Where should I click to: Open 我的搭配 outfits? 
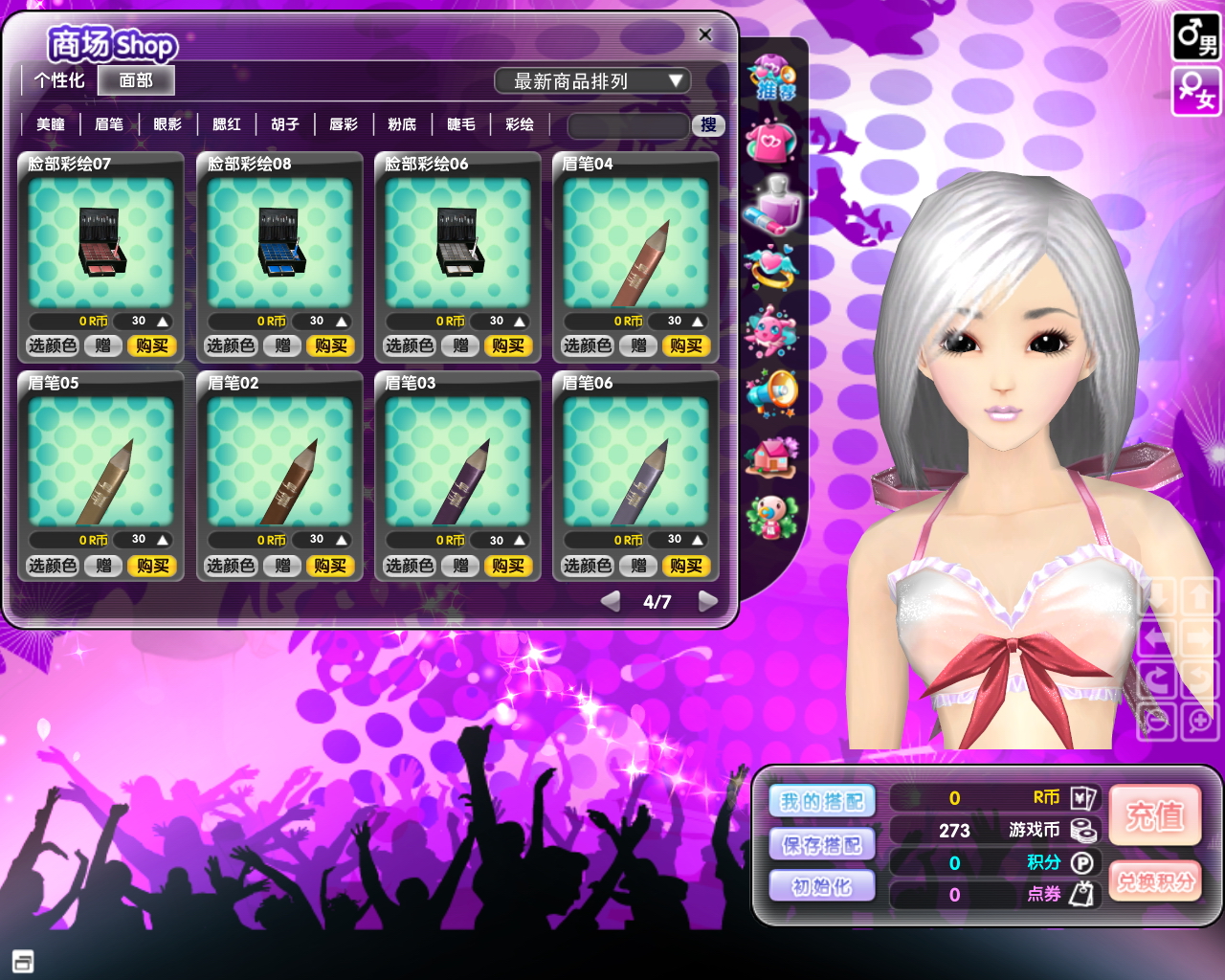pos(822,801)
